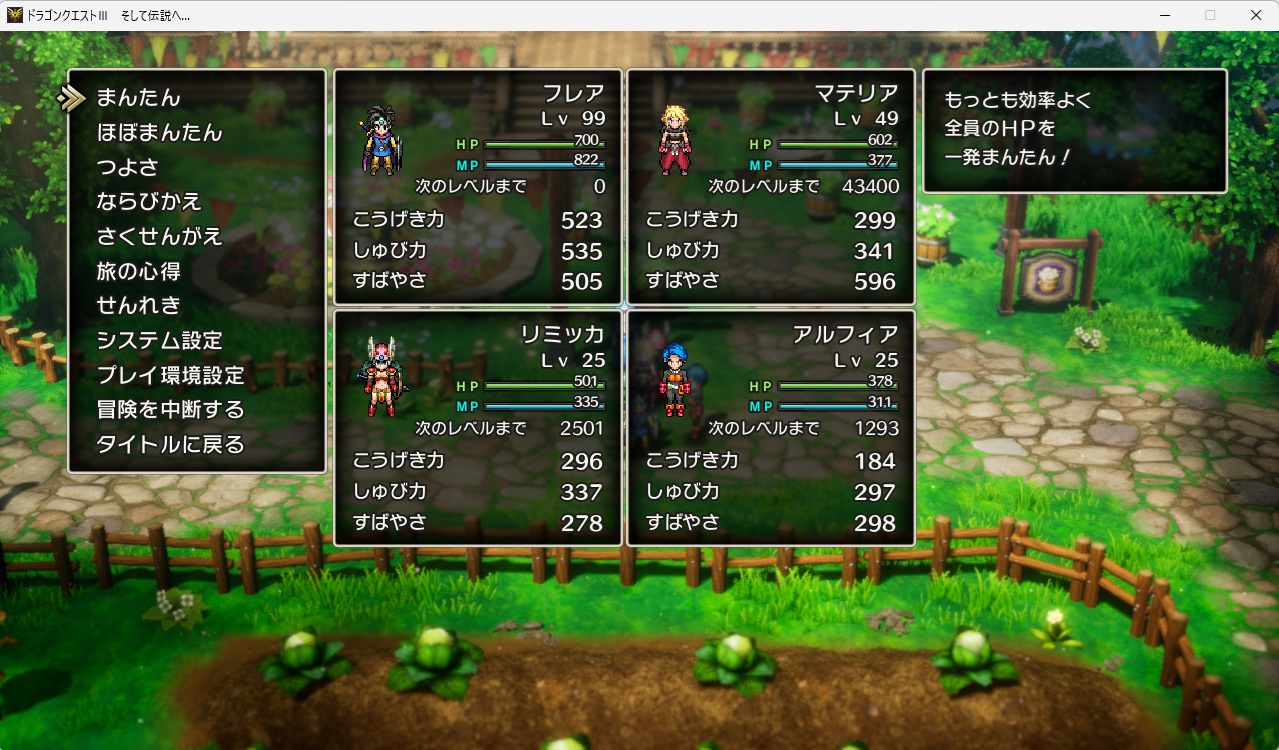Minimize the game window
The width and height of the screenshot is (1279, 750).
(1164, 15)
